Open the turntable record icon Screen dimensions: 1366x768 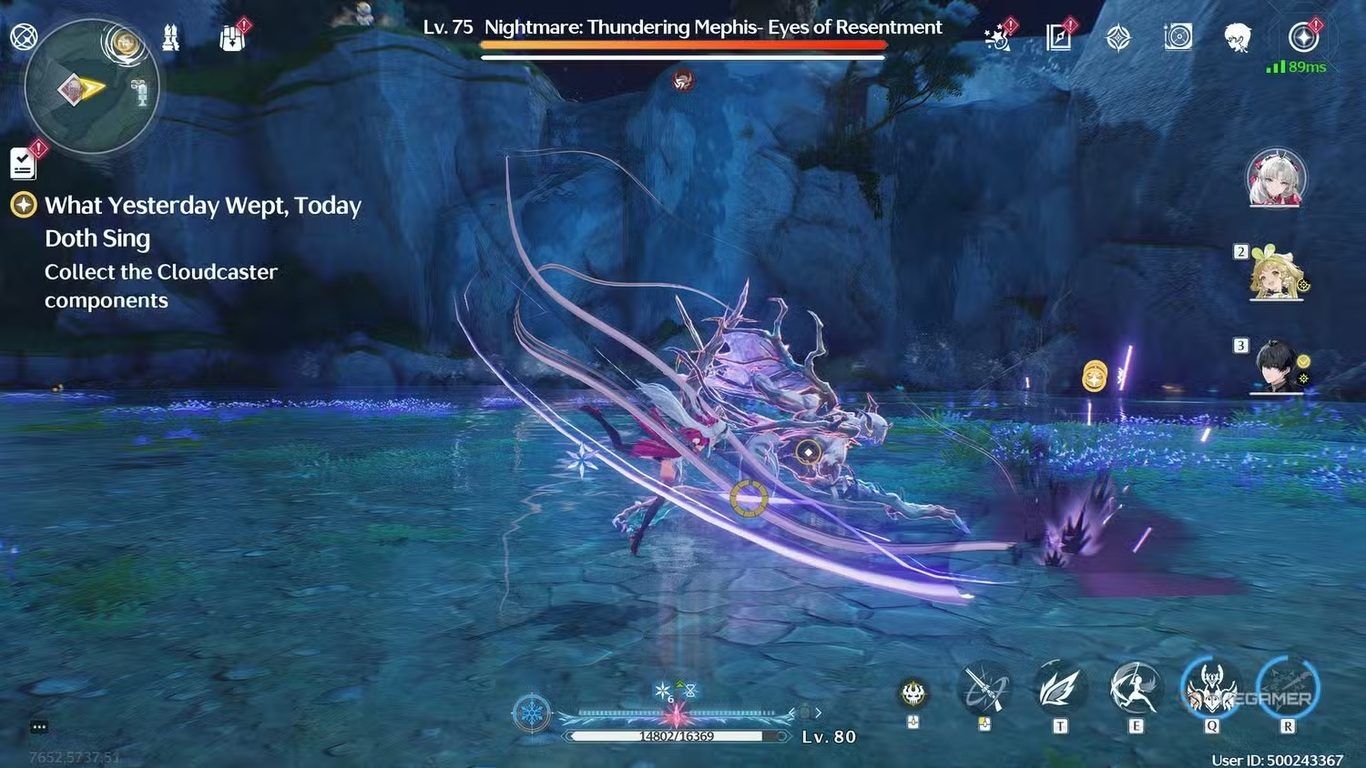pos(1178,38)
